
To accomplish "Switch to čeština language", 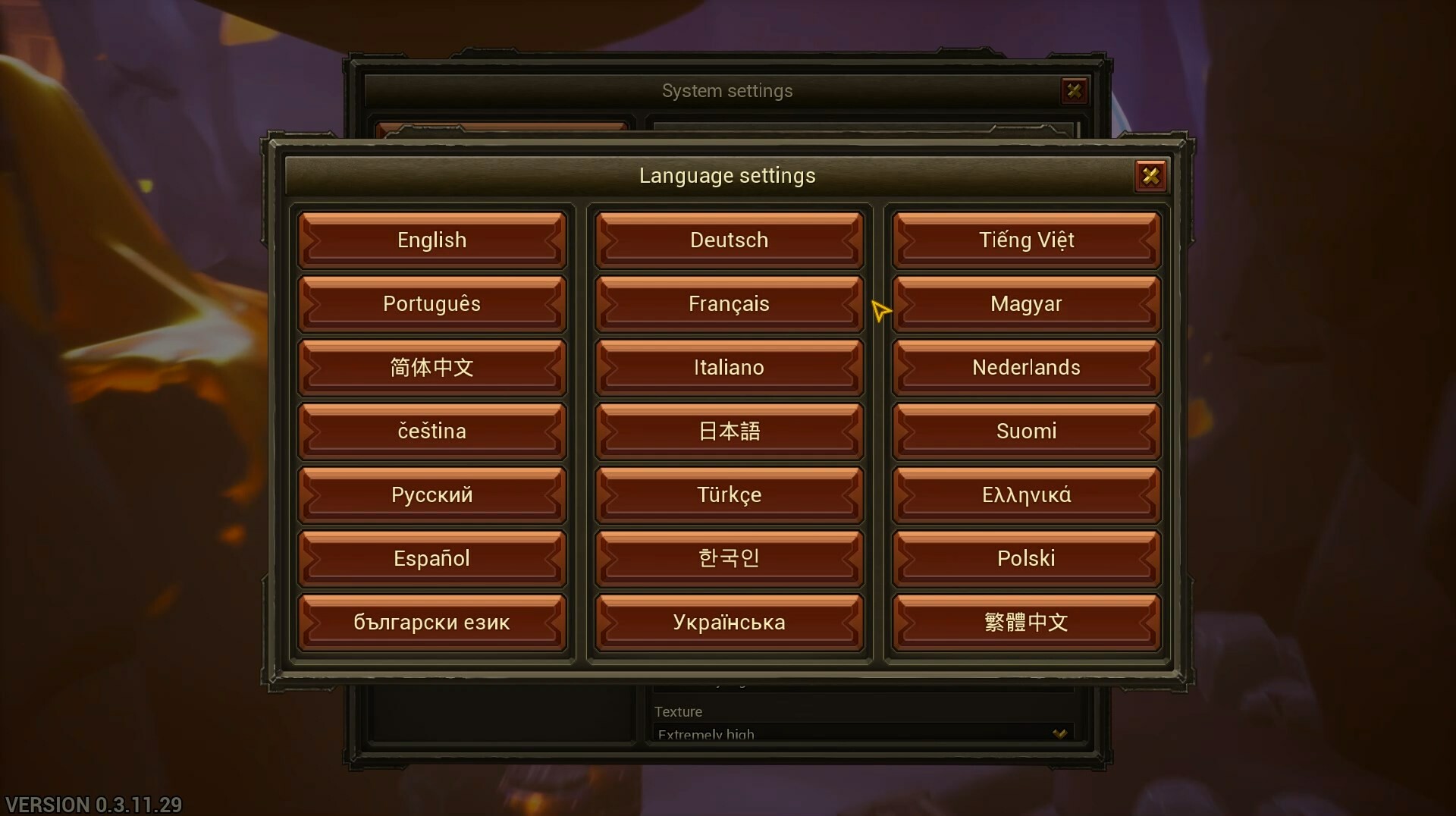I will [431, 431].
